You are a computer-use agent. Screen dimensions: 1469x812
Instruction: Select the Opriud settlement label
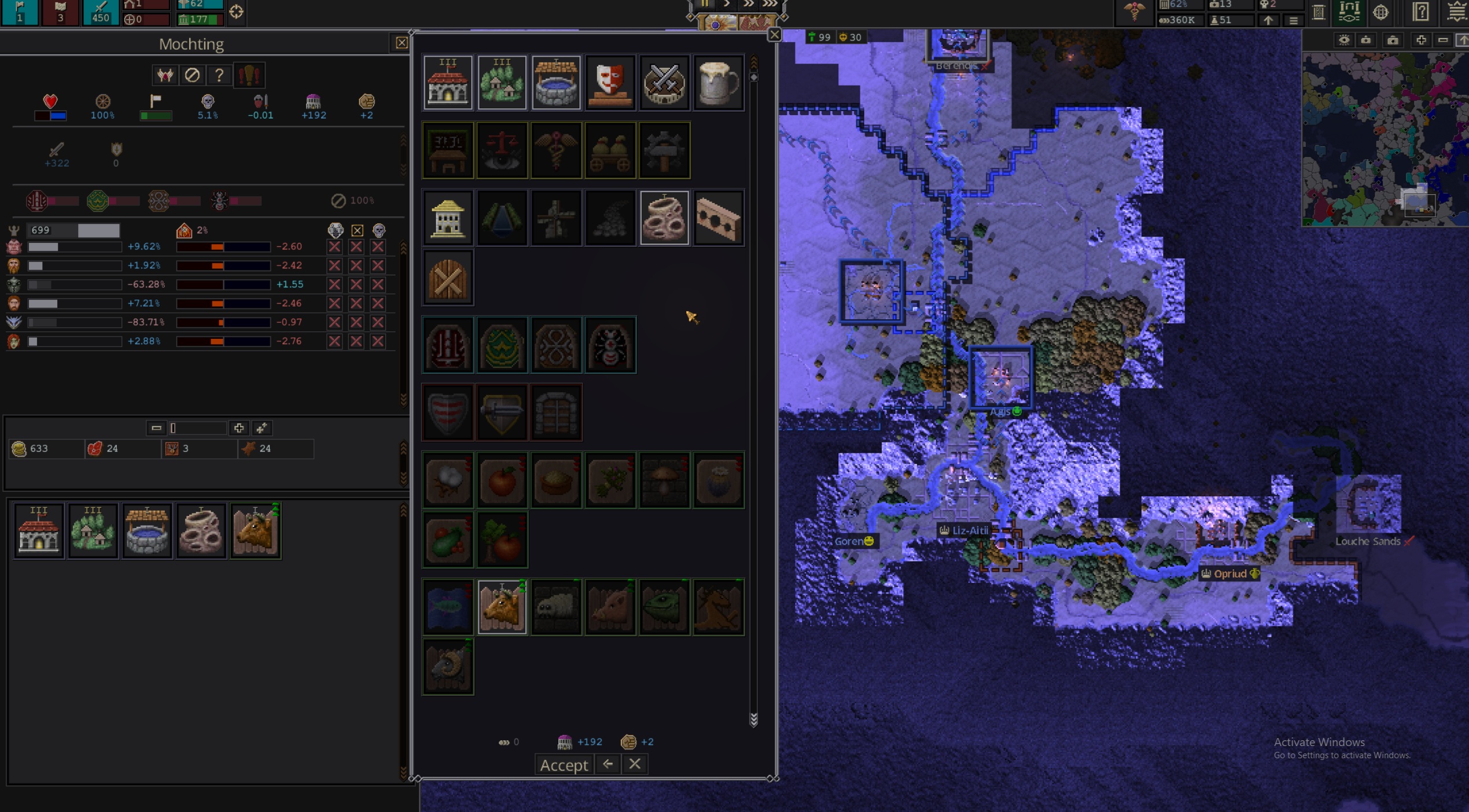pyautogui.click(x=1229, y=574)
